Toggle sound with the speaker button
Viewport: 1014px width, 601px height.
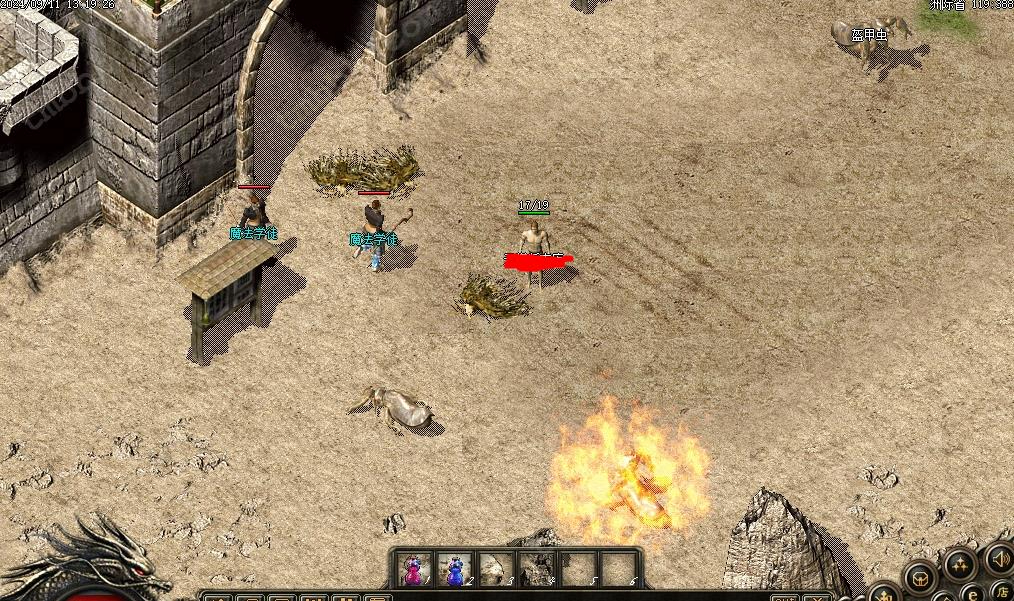[999, 558]
